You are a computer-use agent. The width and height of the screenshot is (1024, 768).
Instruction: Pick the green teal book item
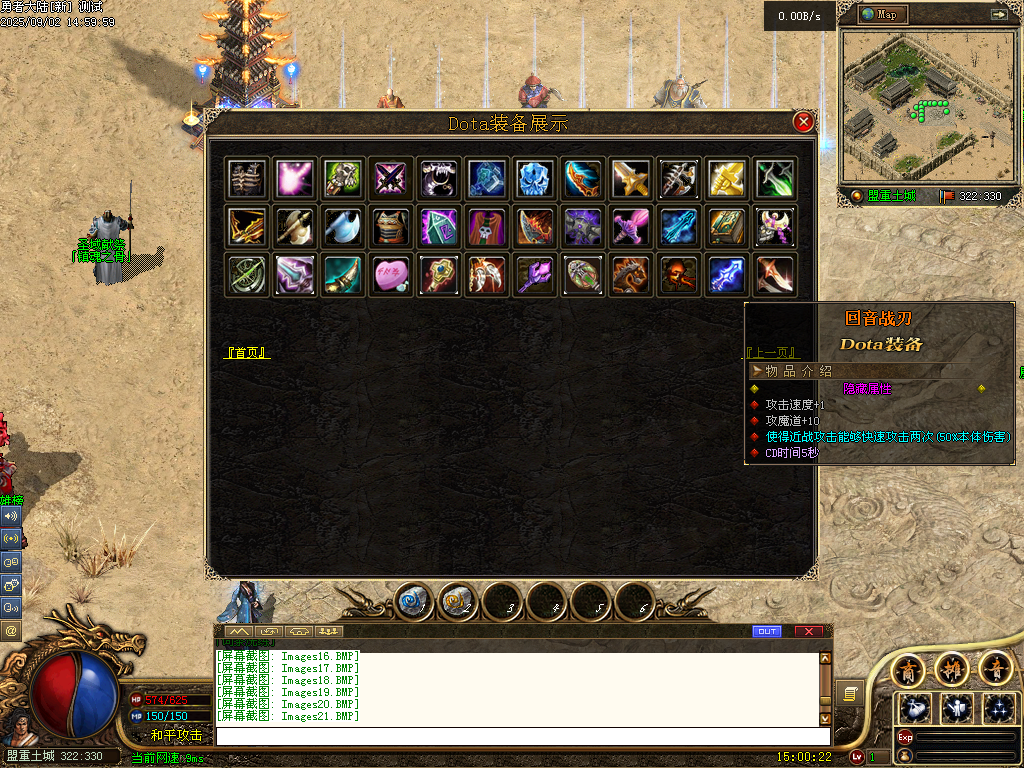(726, 227)
